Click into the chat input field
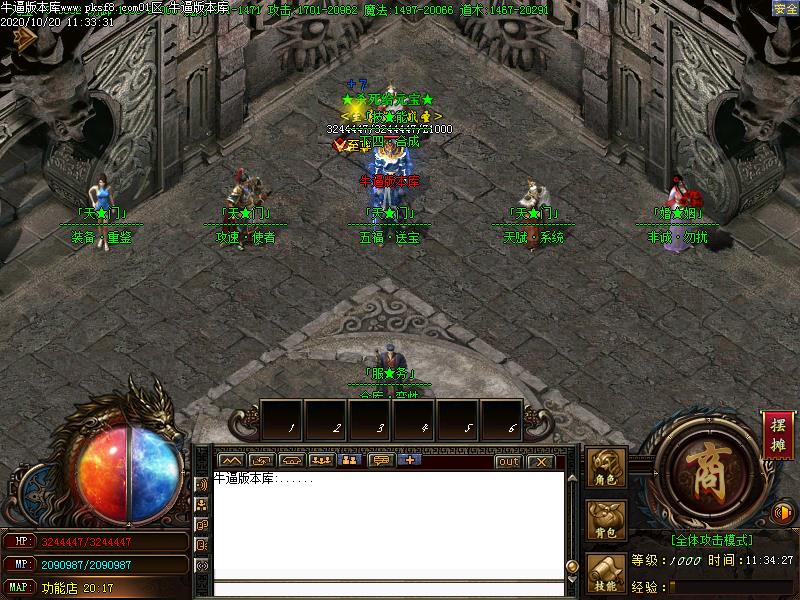 point(385,588)
